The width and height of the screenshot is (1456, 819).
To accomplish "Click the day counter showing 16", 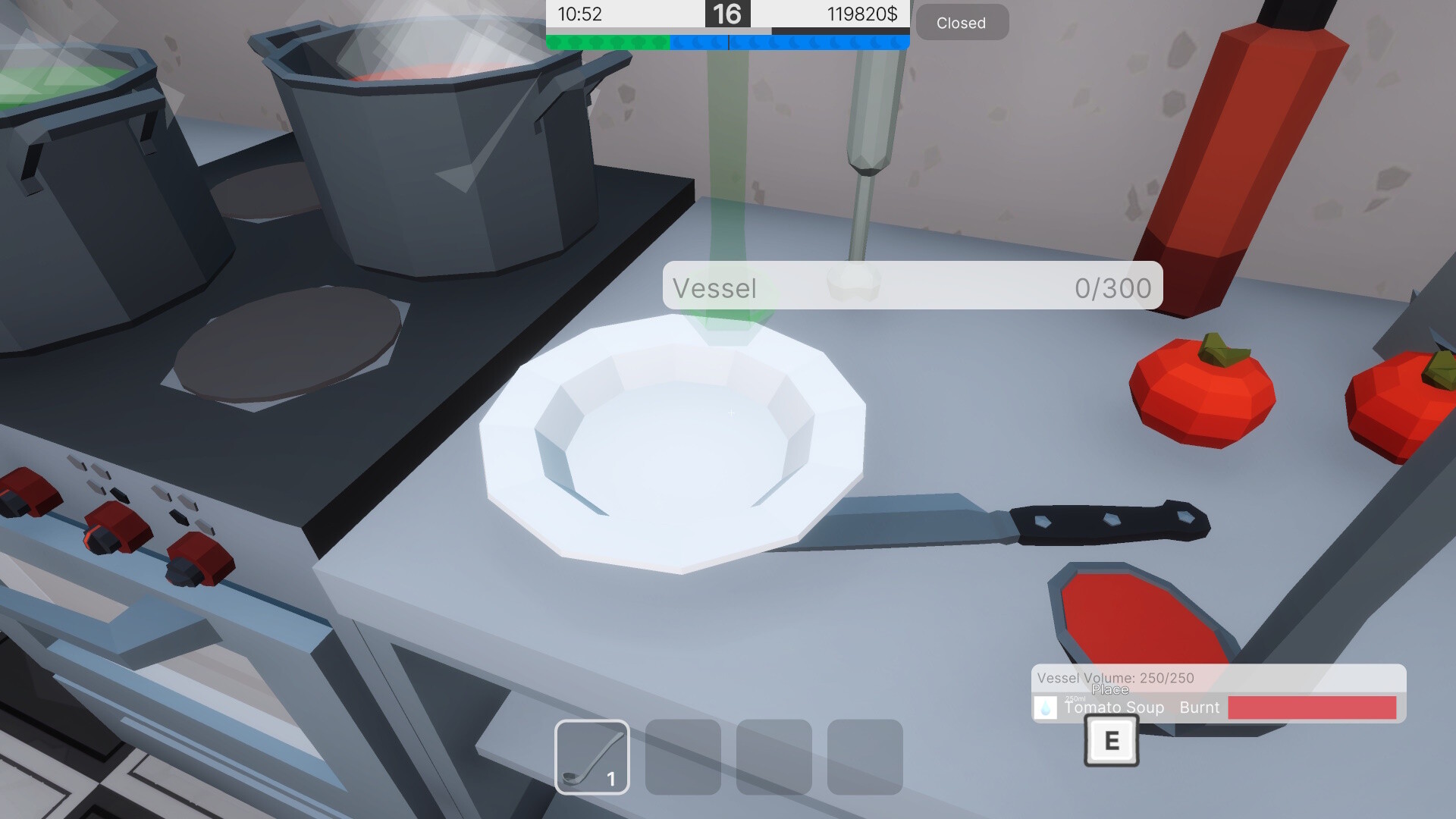I will (x=727, y=14).
